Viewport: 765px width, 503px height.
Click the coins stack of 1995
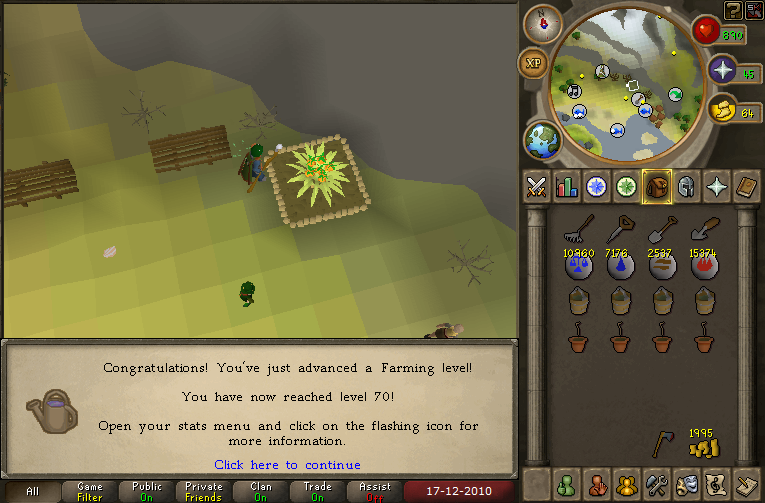pyautogui.click(x=704, y=447)
